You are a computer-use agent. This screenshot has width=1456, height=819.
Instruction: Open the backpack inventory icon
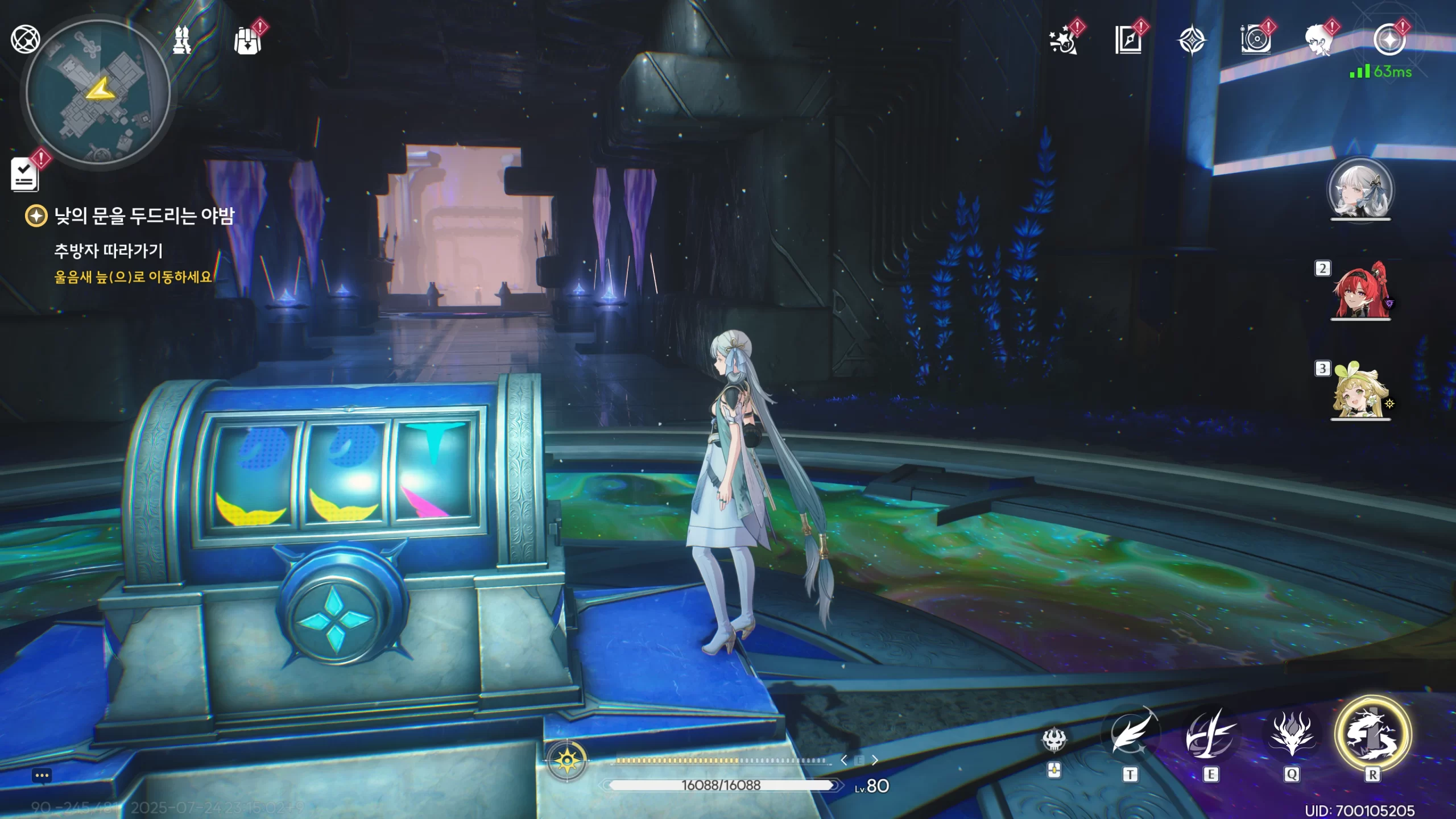click(x=248, y=41)
